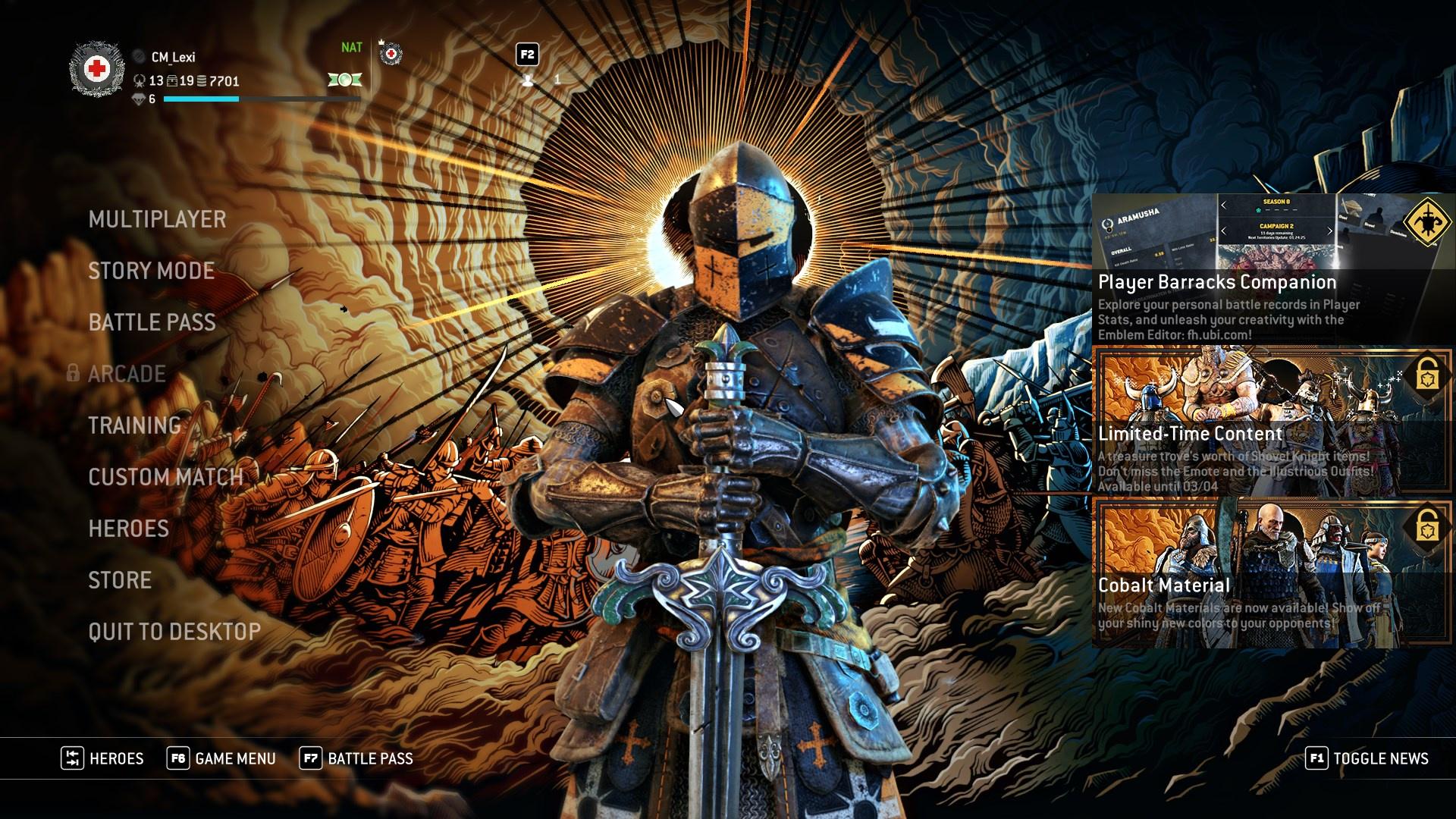Click the red cross faction emblem
Viewport: 1456px width, 819px height.
point(97,66)
